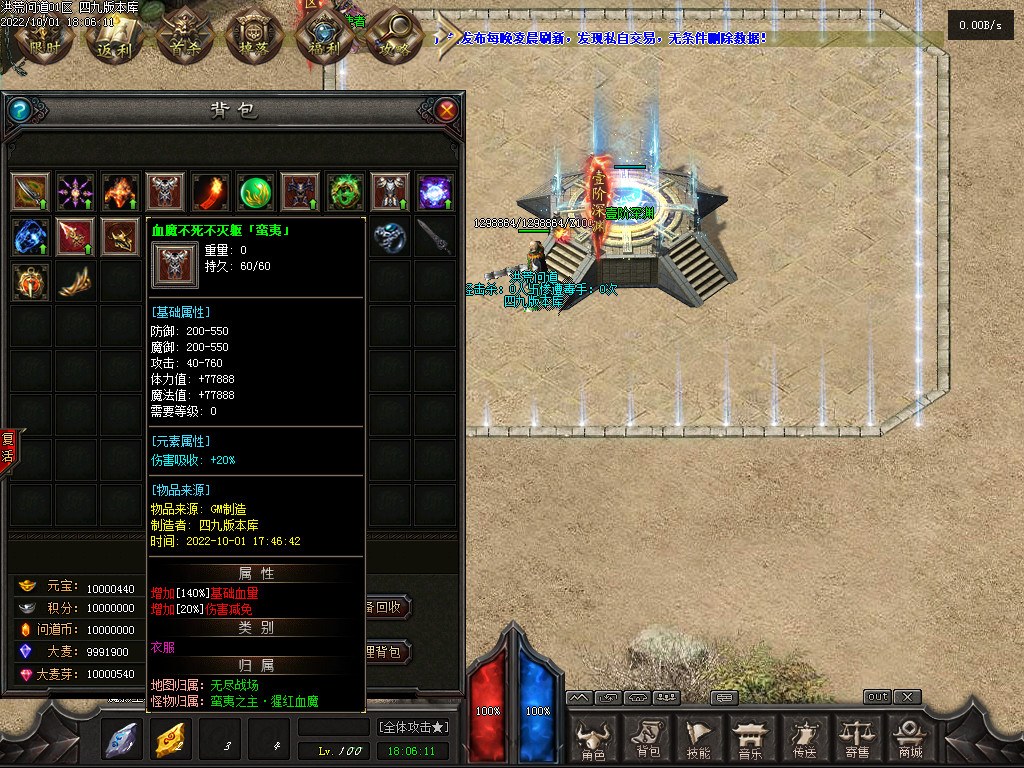Select the green dragon ring item
The image size is (1024, 768).
coord(345,191)
